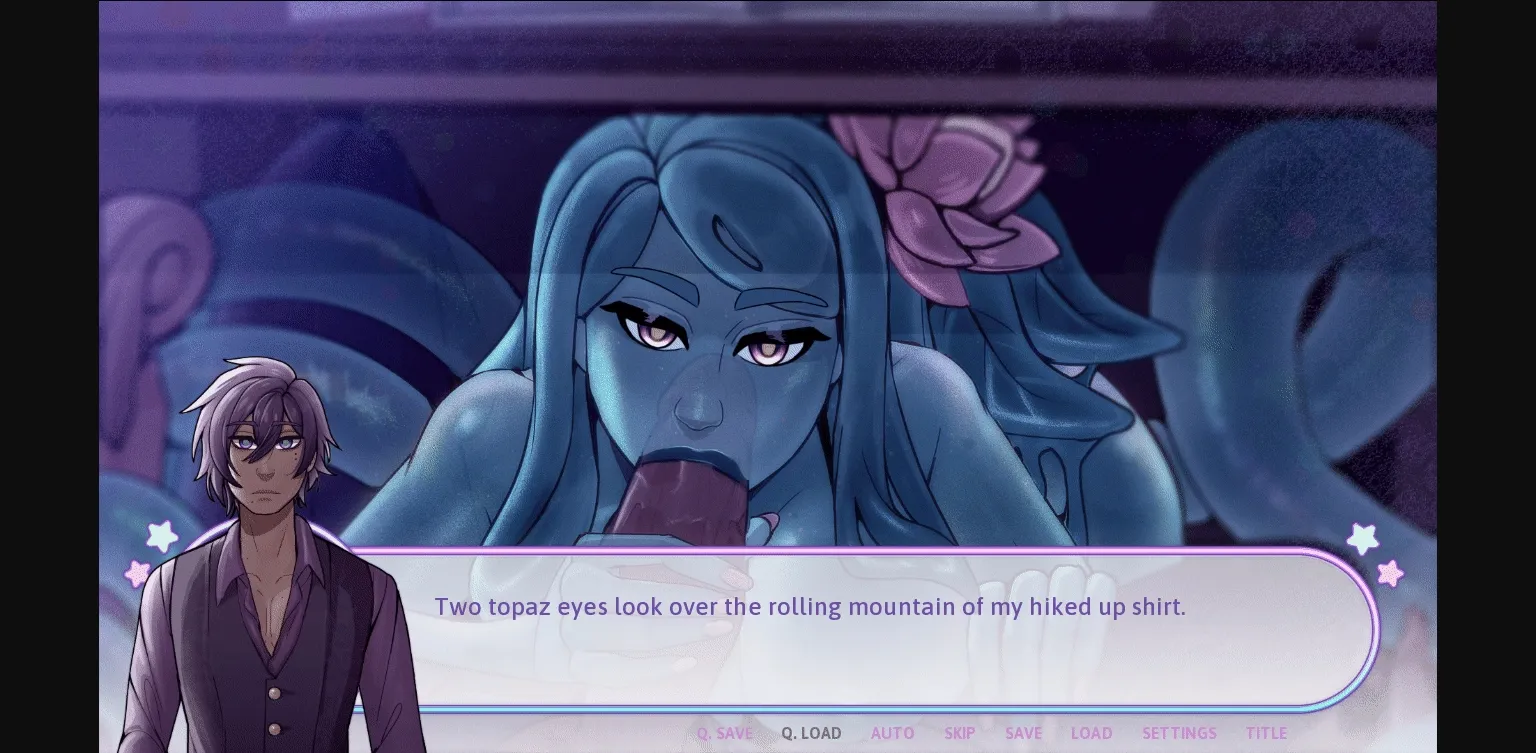This screenshot has height=753, width=1536.
Task: Enable Auto text advance mode
Action: 892,733
